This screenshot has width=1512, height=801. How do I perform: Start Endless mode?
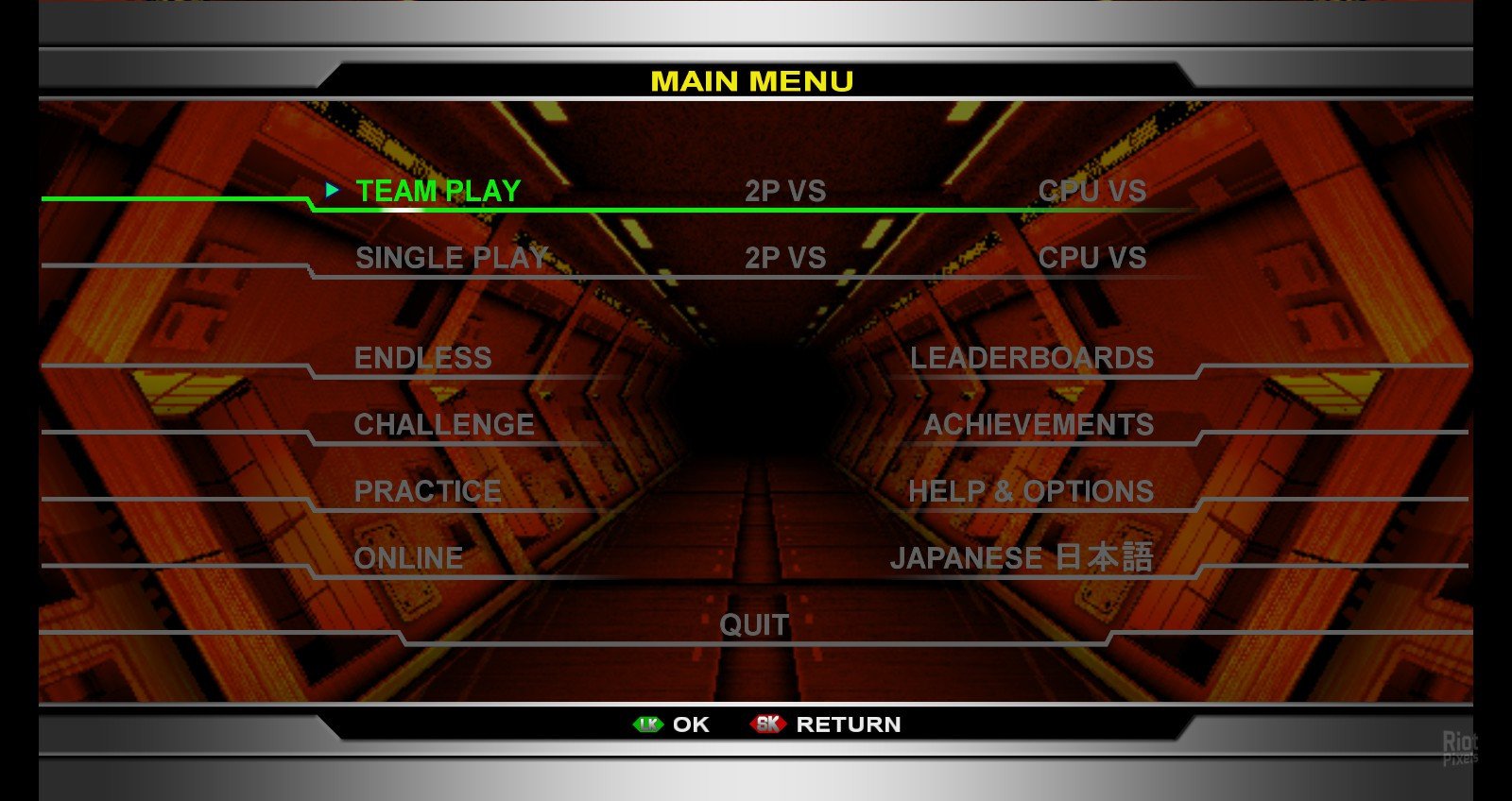tap(422, 358)
